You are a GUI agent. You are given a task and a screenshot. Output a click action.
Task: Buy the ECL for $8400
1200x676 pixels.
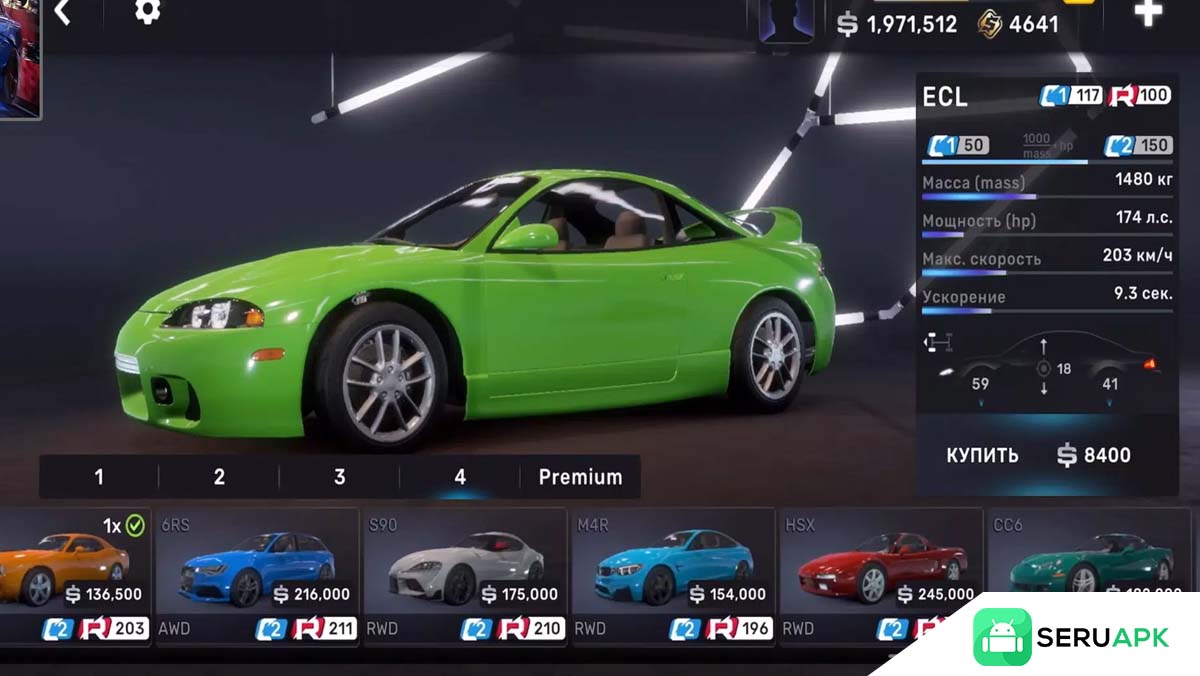click(1039, 455)
